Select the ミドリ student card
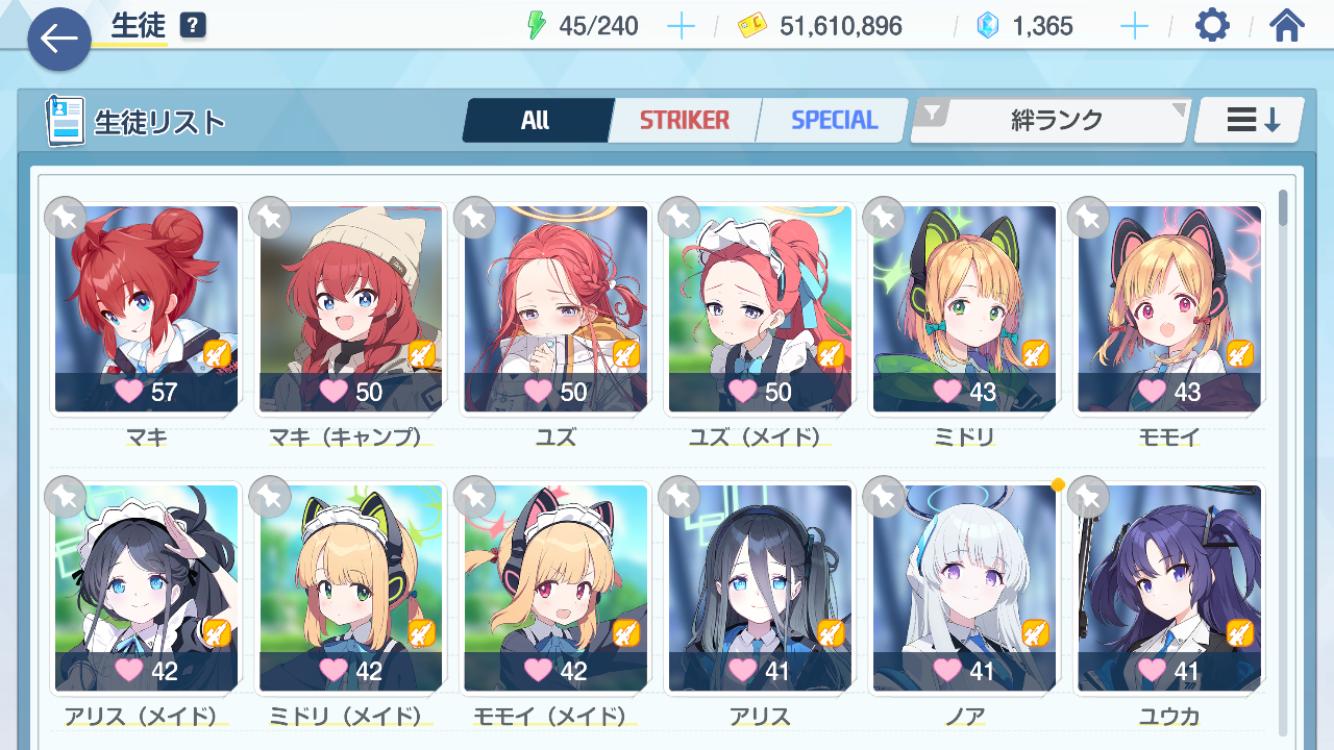Viewport: 1334px width, 750px height. tap(964, 309)
